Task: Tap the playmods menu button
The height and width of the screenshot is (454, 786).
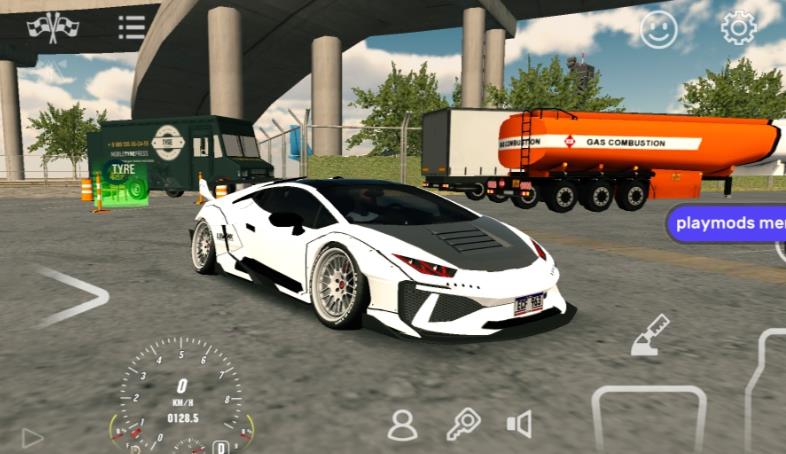Action: pyautogui.click(x=729, y=223)
